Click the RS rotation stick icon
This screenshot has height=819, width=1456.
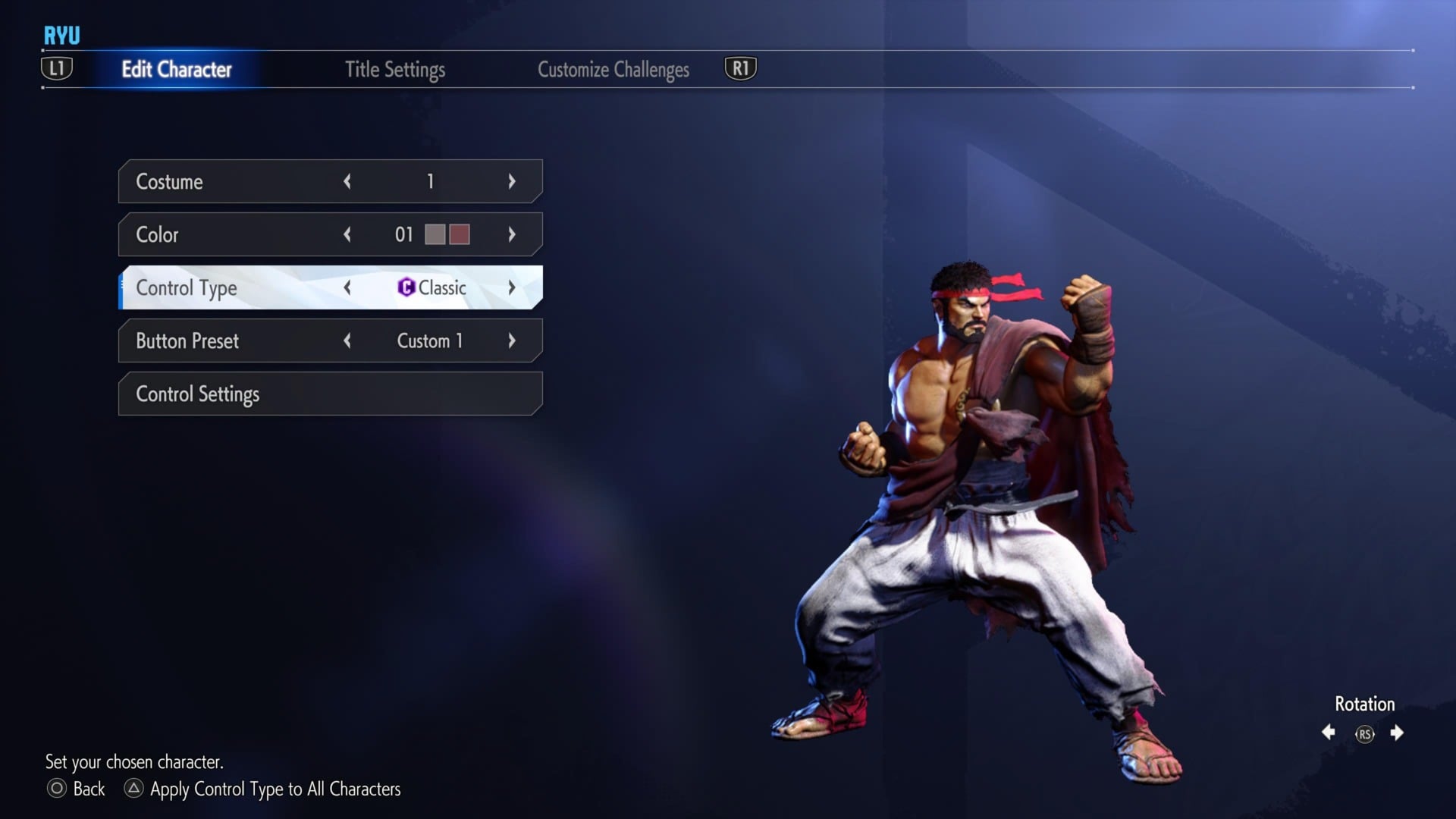1363,733
